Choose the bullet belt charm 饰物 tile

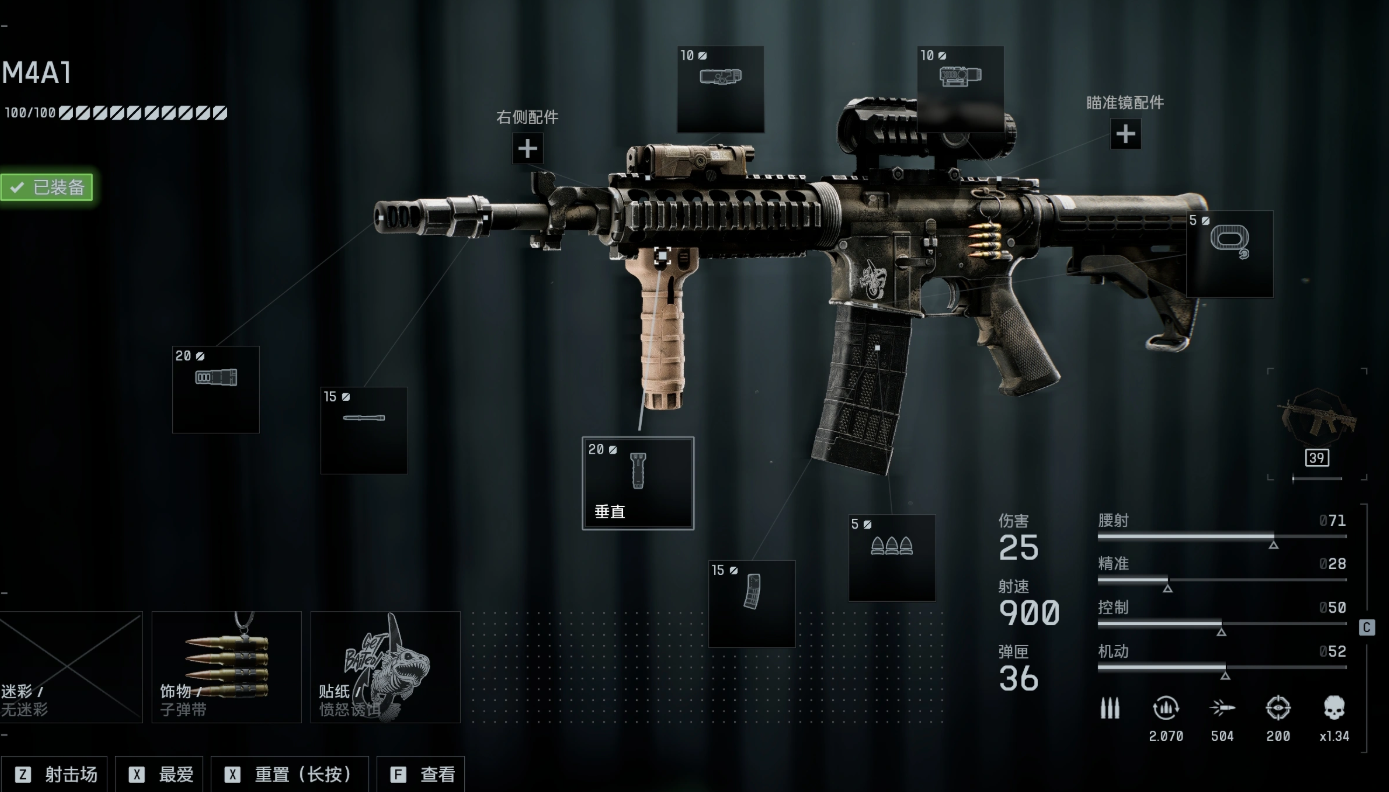[x=226, y=667]
